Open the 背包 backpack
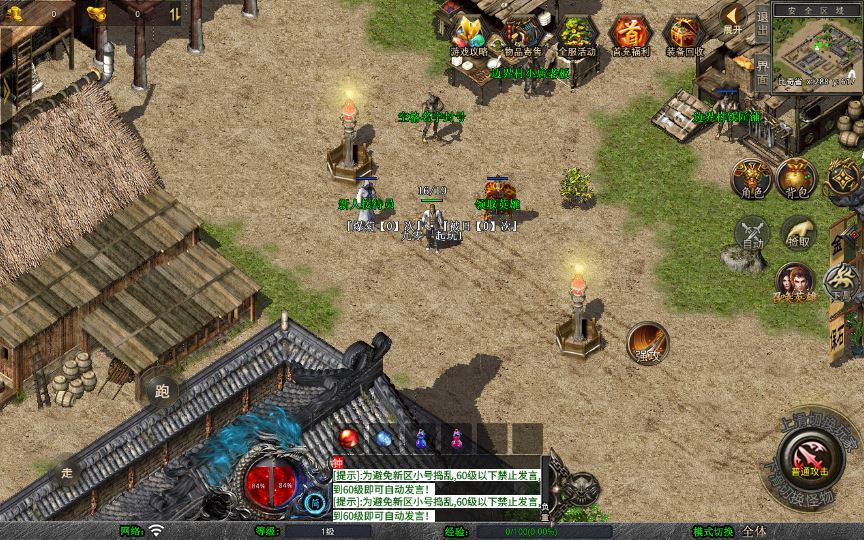Image resolution: width=864 pixels, height=540 pixels. (x=796, y=177)
